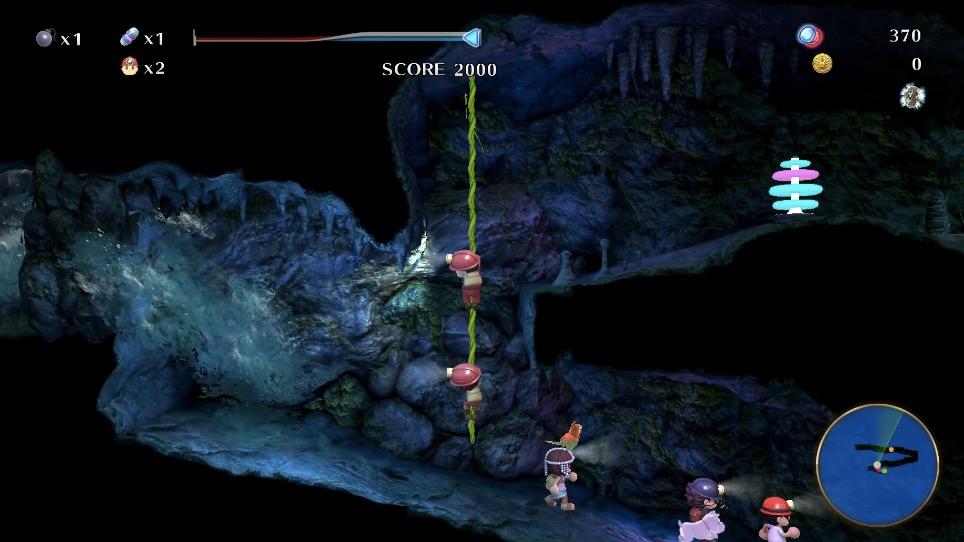964x542 pixels.
Task: Select the bomb item icon
Action: [x=44, y=39]
